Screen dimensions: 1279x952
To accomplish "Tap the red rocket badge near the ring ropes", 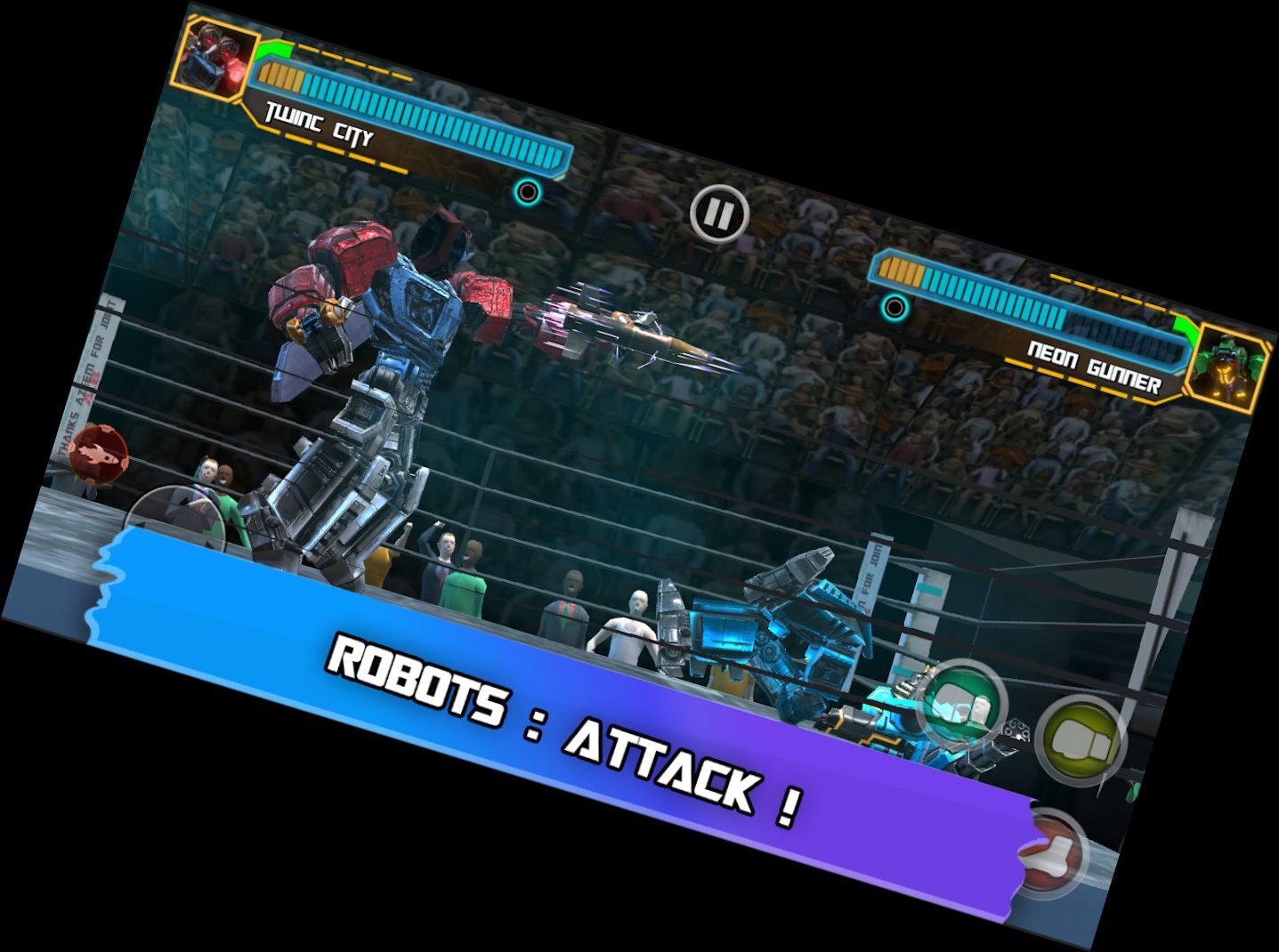I will (98, 456).
